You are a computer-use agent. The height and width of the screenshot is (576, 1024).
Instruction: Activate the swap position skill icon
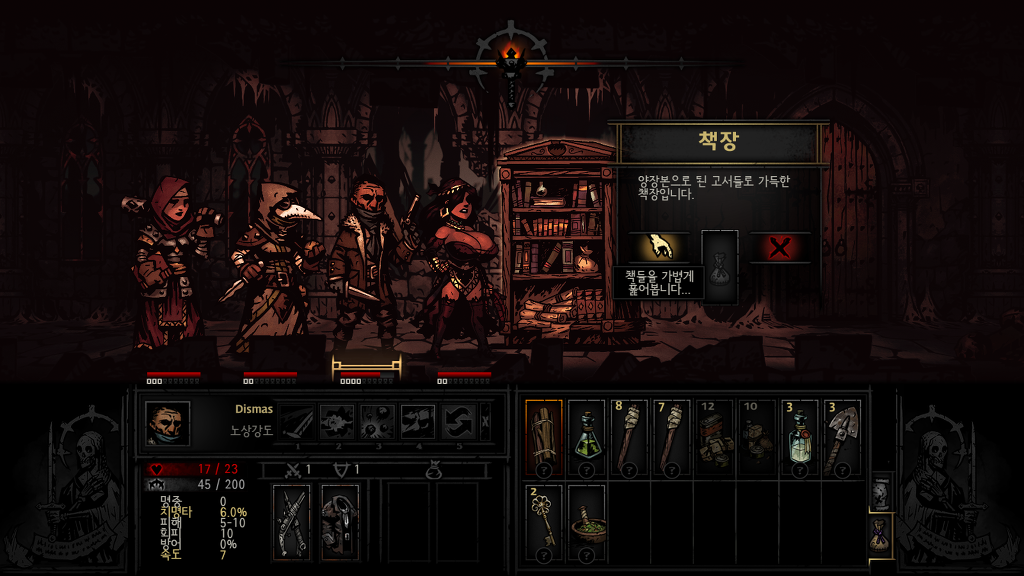tap(459, 422)
